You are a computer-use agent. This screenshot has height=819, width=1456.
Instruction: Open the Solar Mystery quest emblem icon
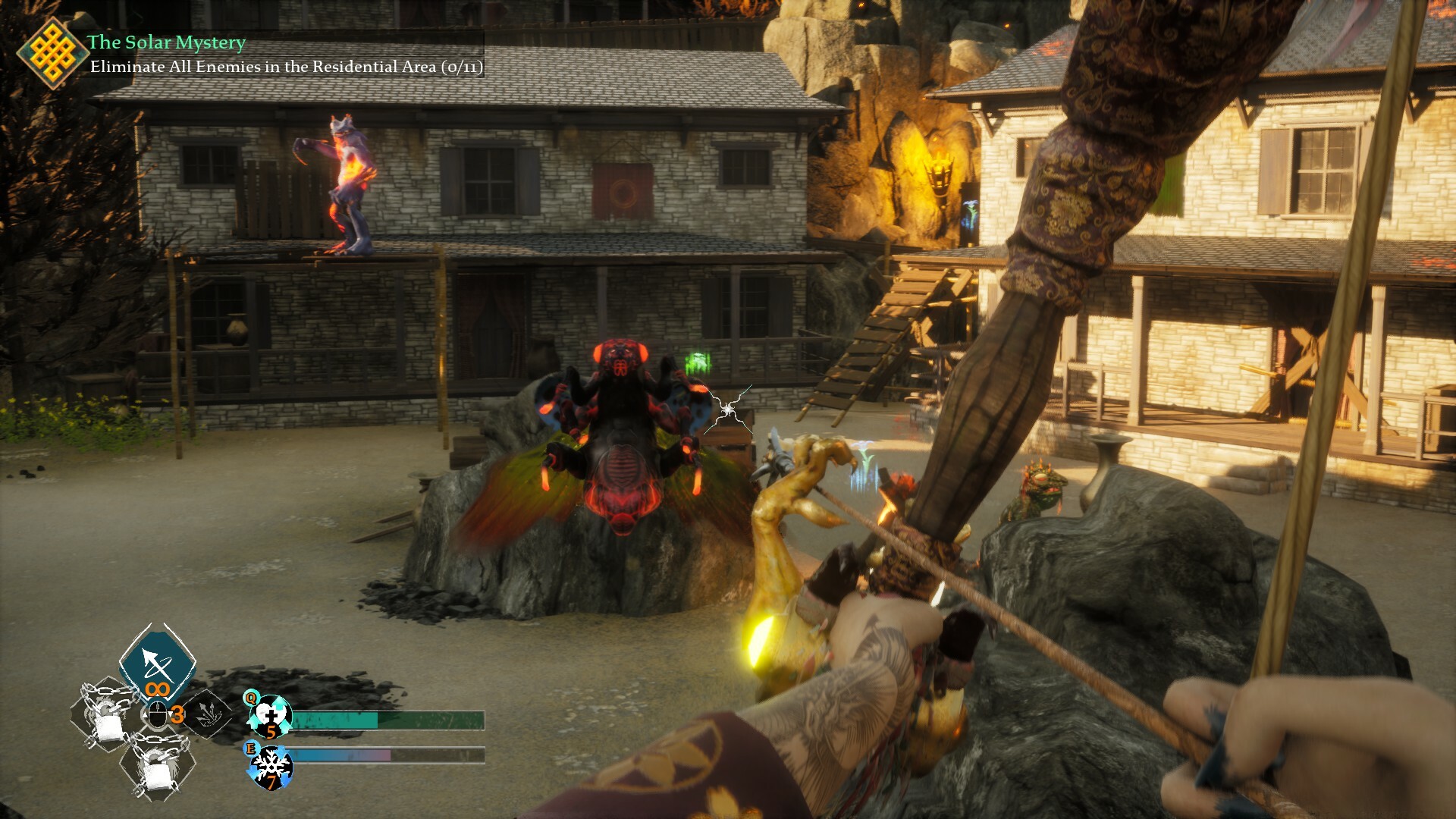(53, 53)
